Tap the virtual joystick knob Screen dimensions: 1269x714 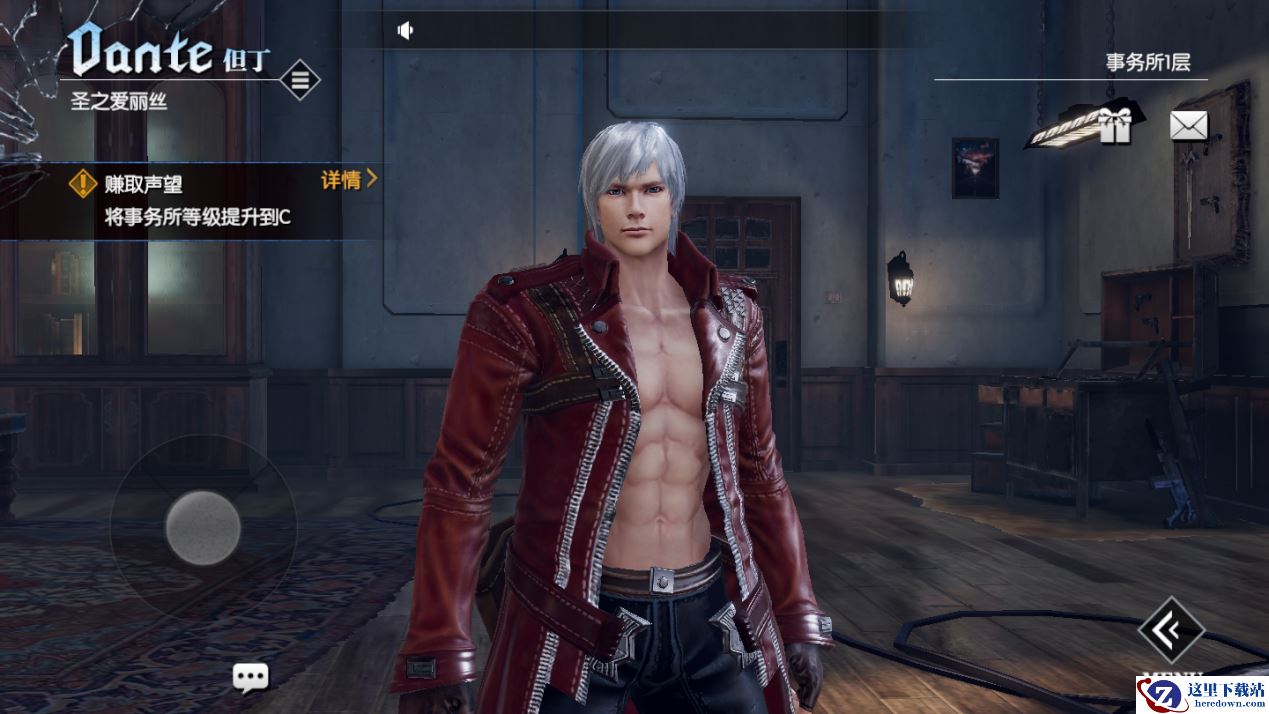[203, 527]
